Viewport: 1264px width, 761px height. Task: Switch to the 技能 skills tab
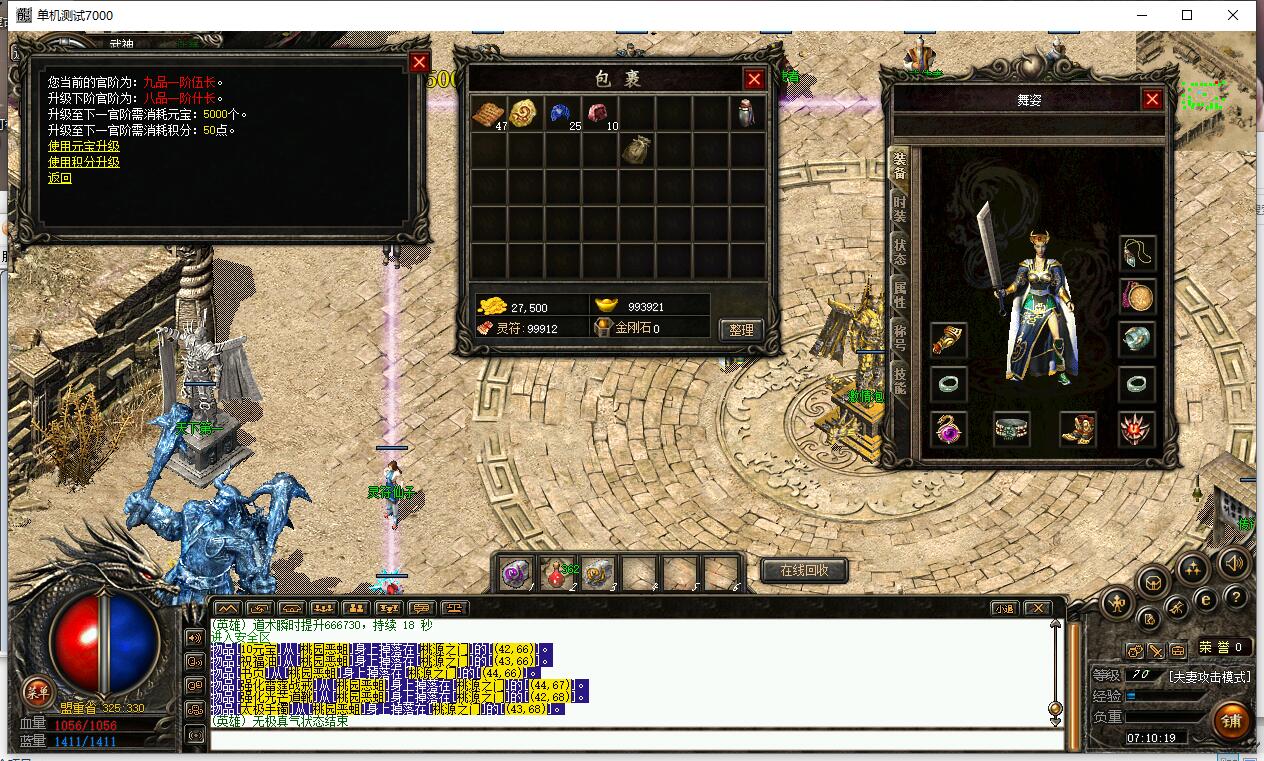coord(900,380)
